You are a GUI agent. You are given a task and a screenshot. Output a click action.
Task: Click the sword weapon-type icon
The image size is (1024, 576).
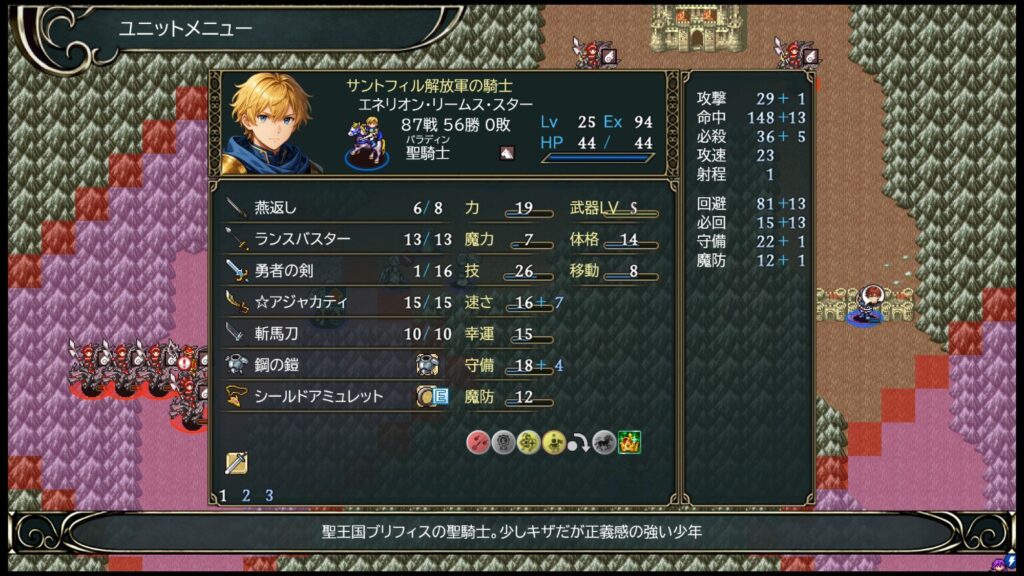pos(236,462)
